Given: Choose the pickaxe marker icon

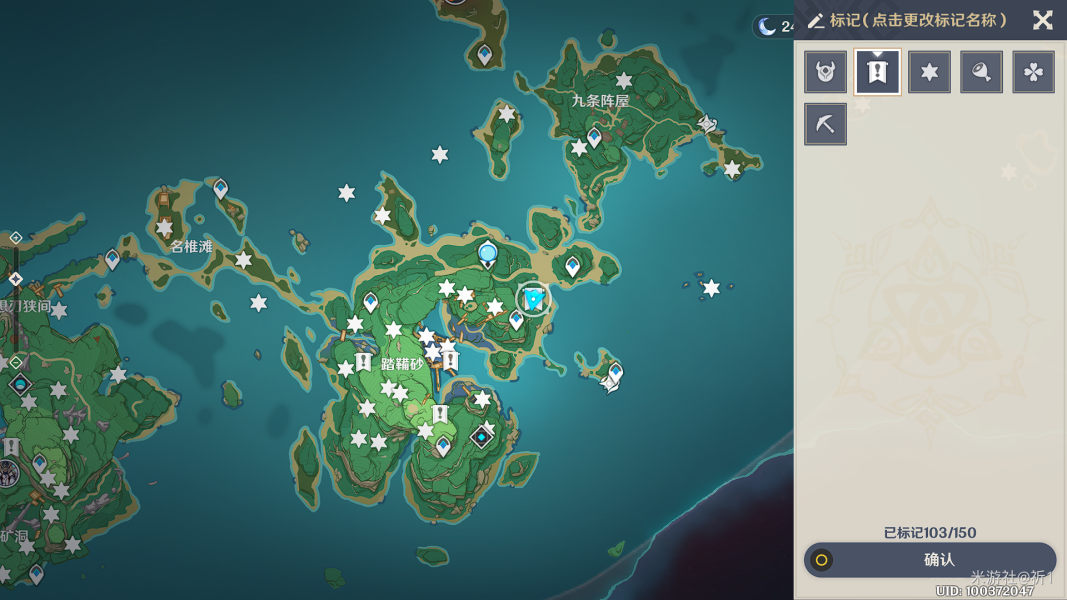Looking at the screenshot, I should click(826, 124).
